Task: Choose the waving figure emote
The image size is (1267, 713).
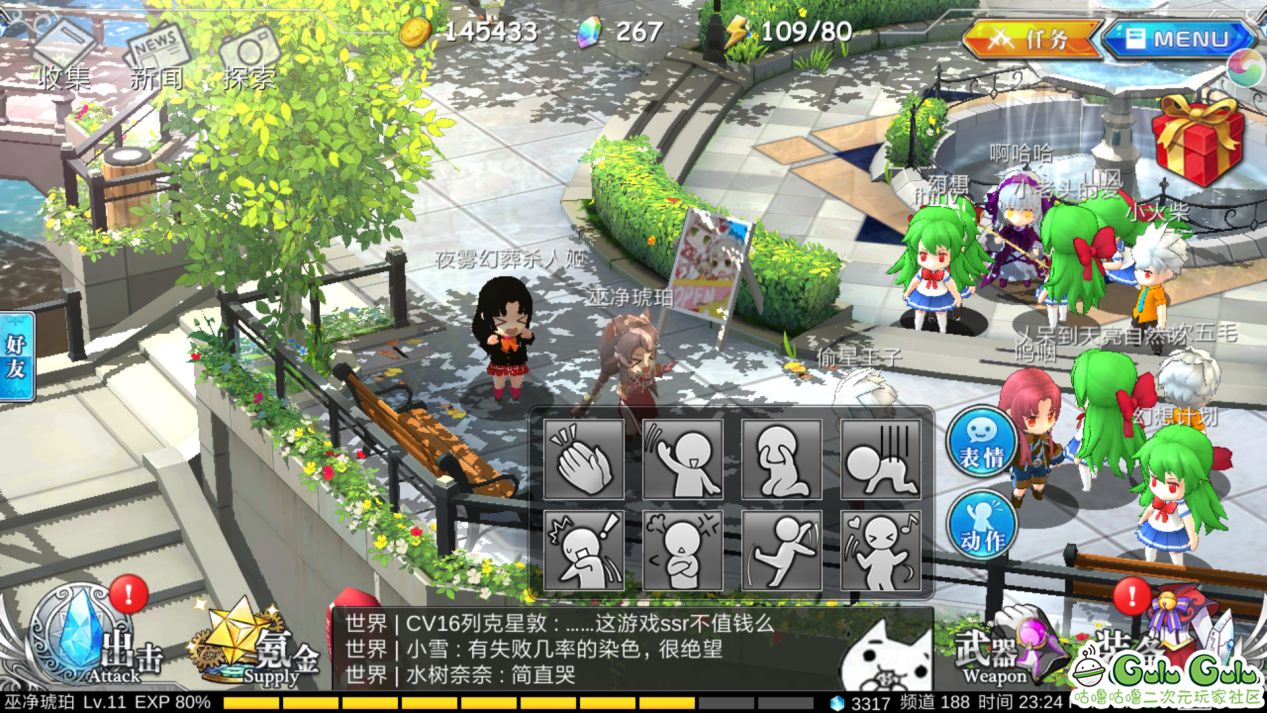Action: coord(683,459)
